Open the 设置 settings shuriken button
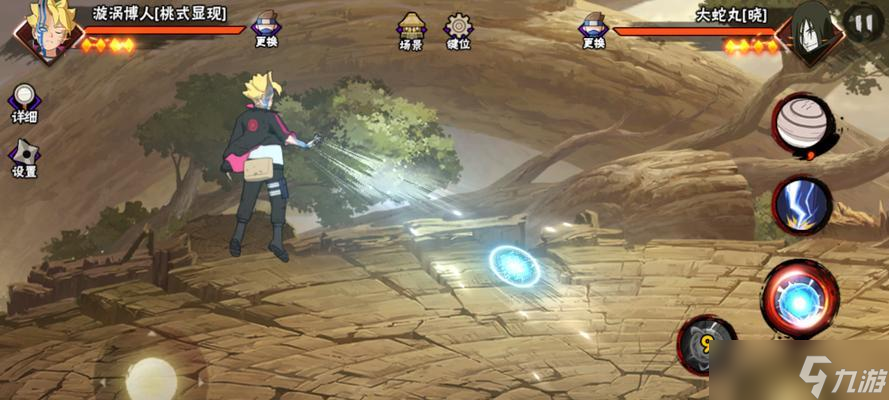889x400 pixels. pos(24,157)
